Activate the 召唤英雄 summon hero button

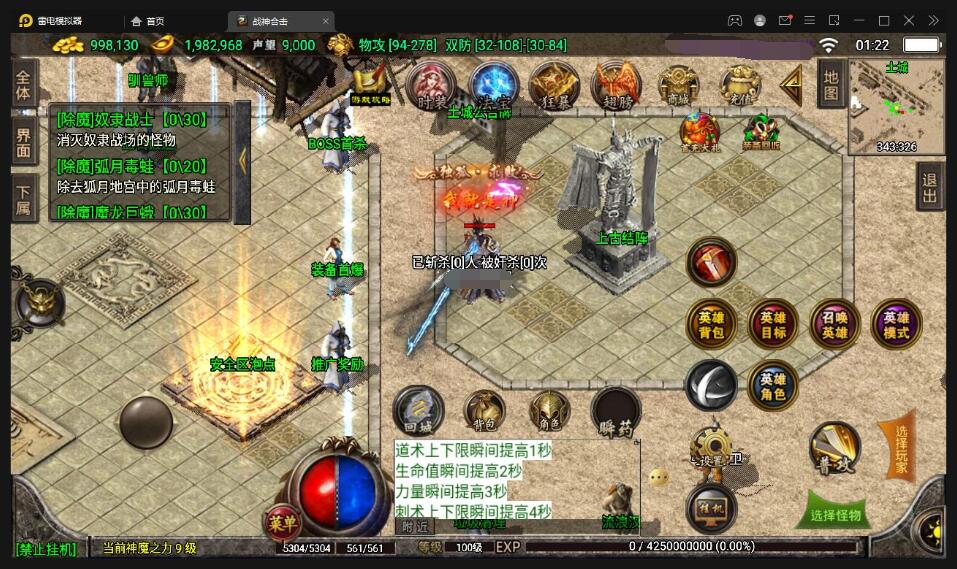coord(835,325)
